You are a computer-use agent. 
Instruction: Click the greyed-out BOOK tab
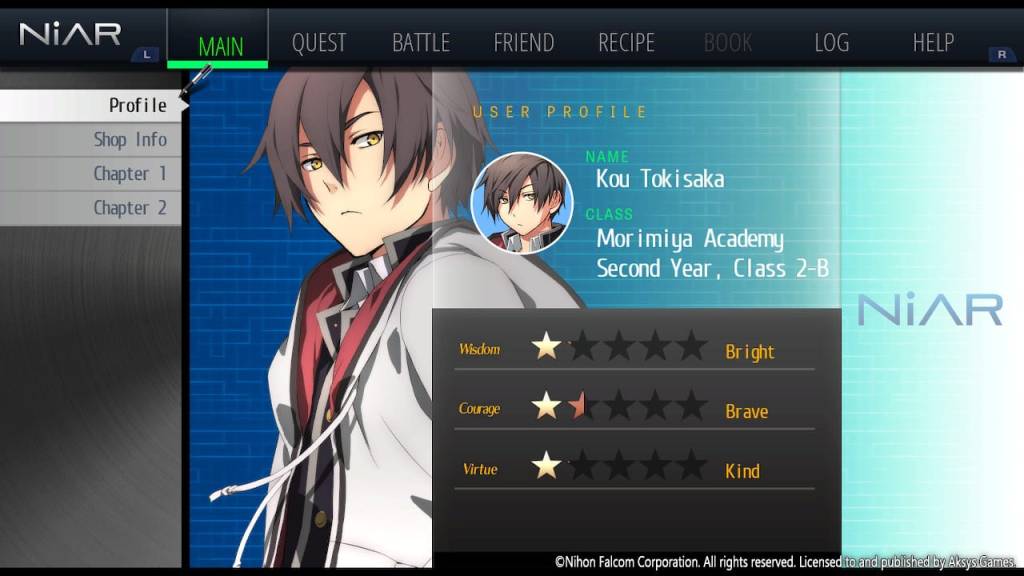tap(728, 43)
